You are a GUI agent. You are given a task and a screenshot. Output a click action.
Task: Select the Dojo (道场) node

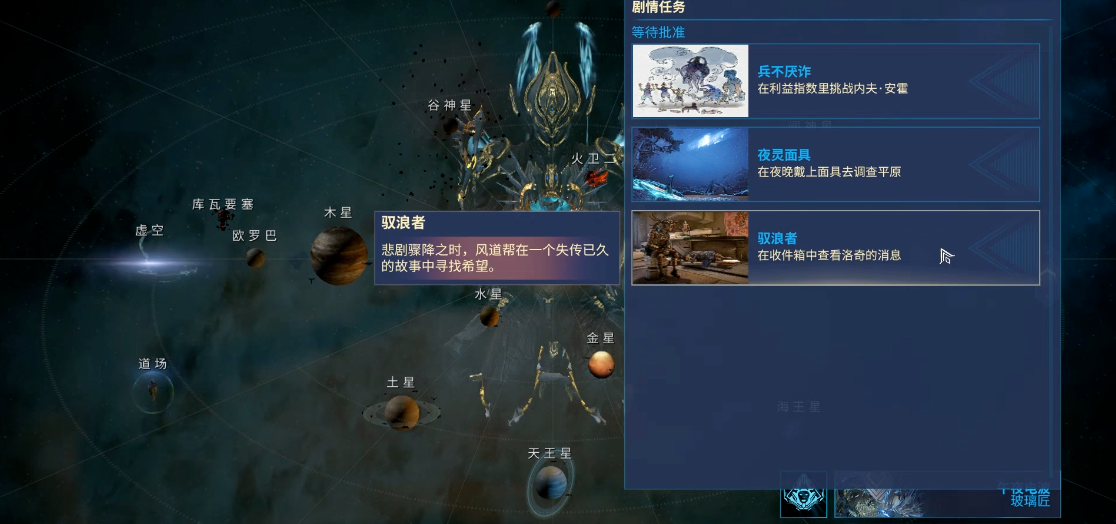153,391
